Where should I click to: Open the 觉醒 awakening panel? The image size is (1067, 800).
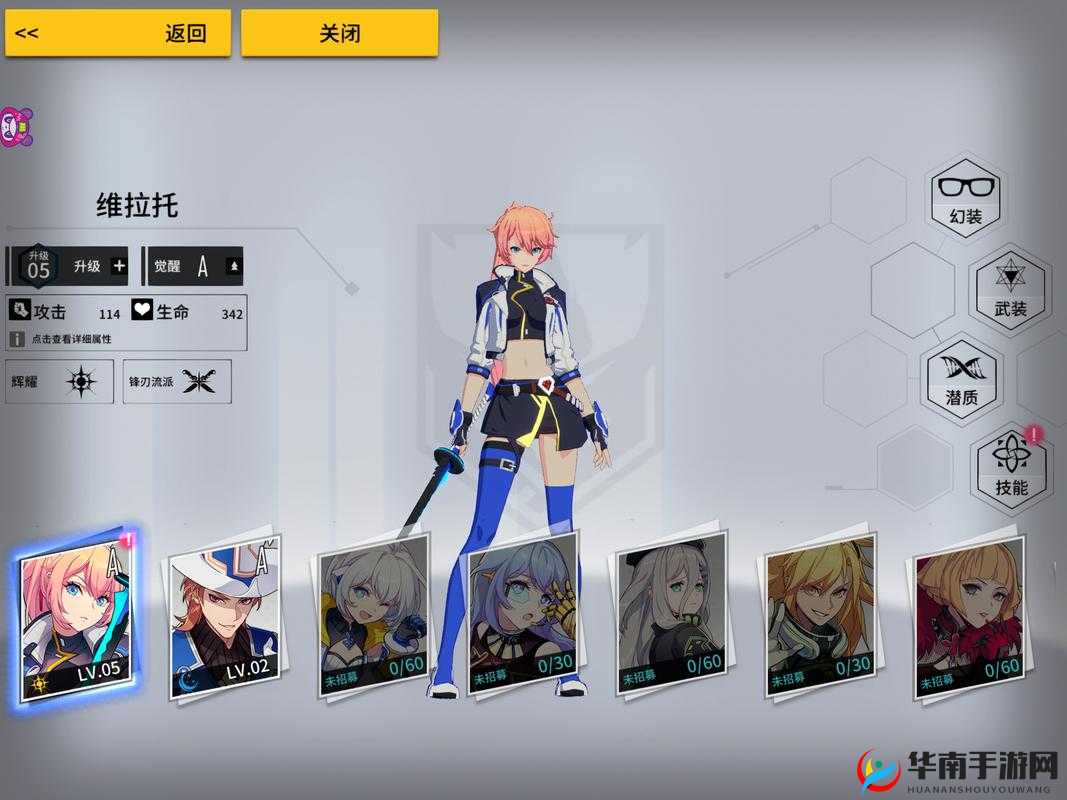coord(196,266)
